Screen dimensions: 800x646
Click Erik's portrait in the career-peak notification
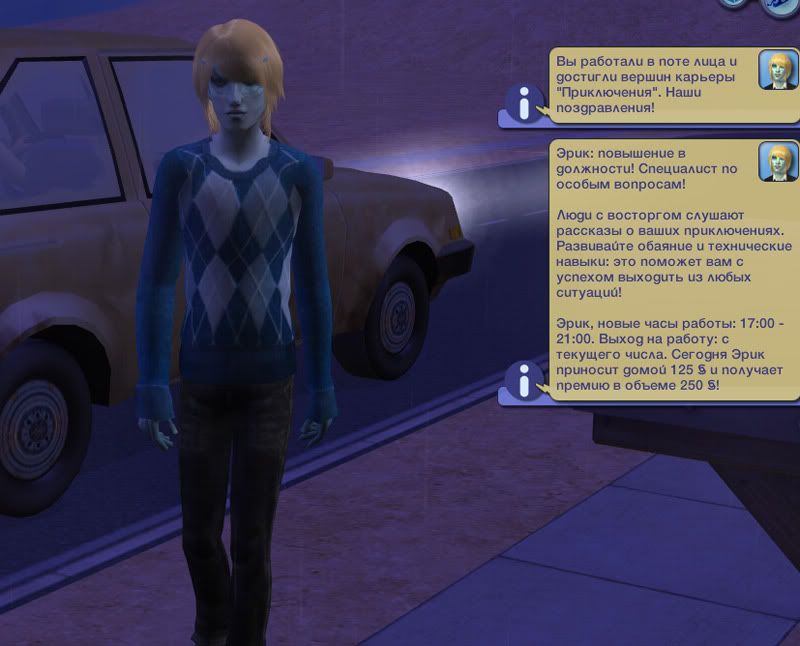coord(776,68)
